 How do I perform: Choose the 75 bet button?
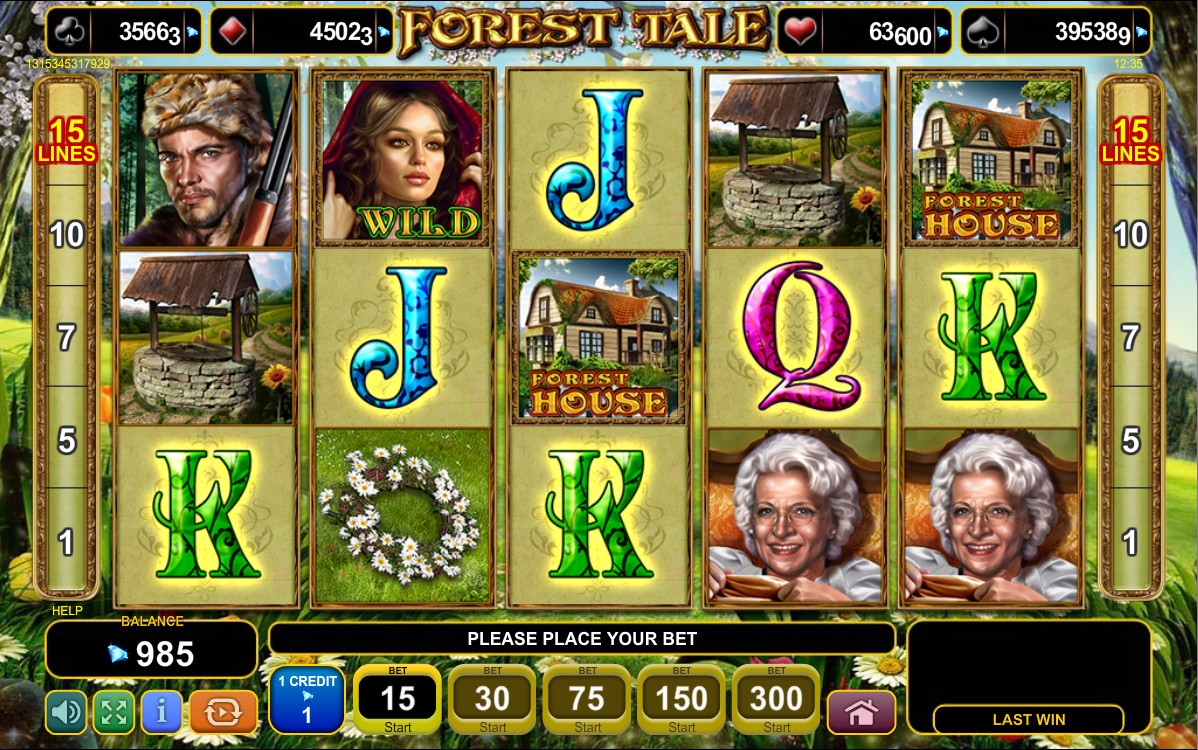587,699
